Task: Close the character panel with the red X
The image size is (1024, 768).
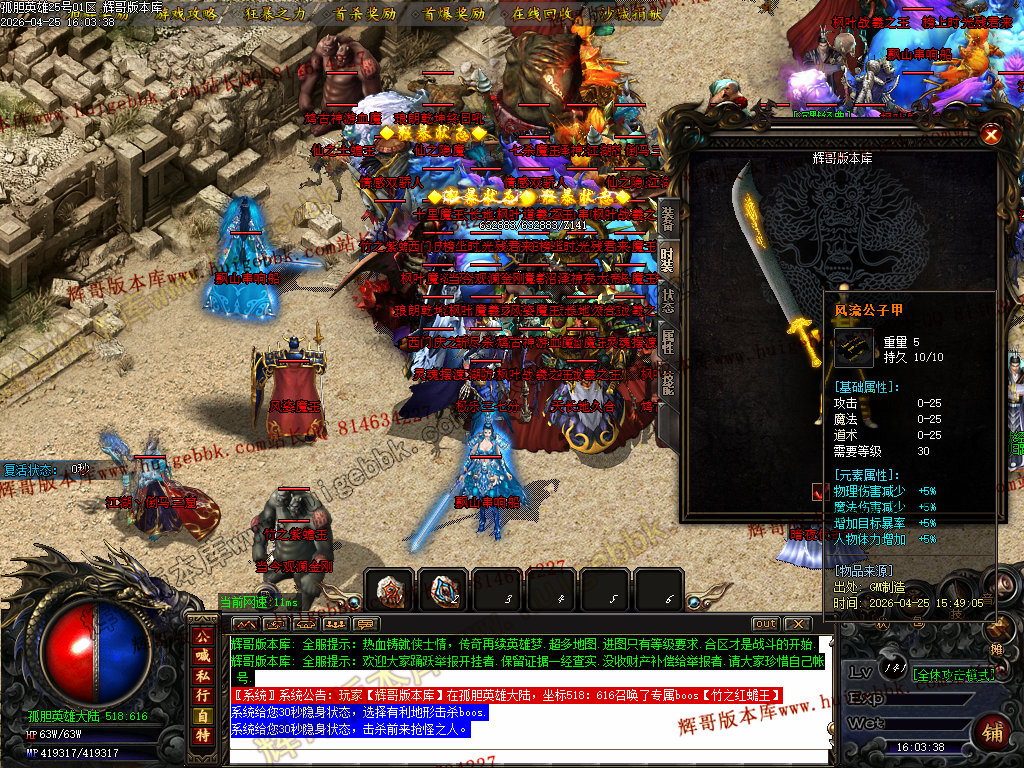Action: tap(990, 135)
